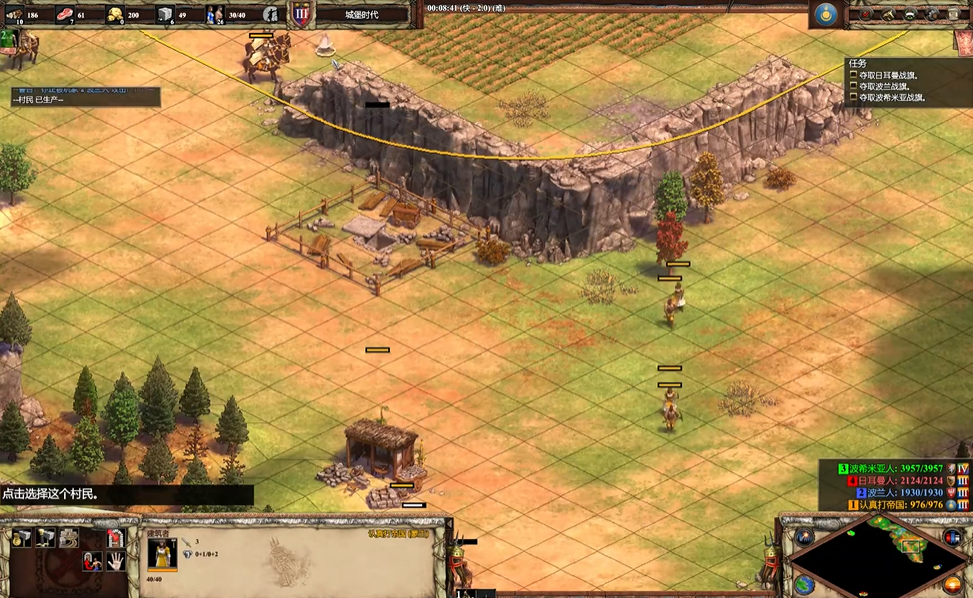The image size is (973, 598).
Task: Choose the open hand stop command
Action: tap(116, 562)
